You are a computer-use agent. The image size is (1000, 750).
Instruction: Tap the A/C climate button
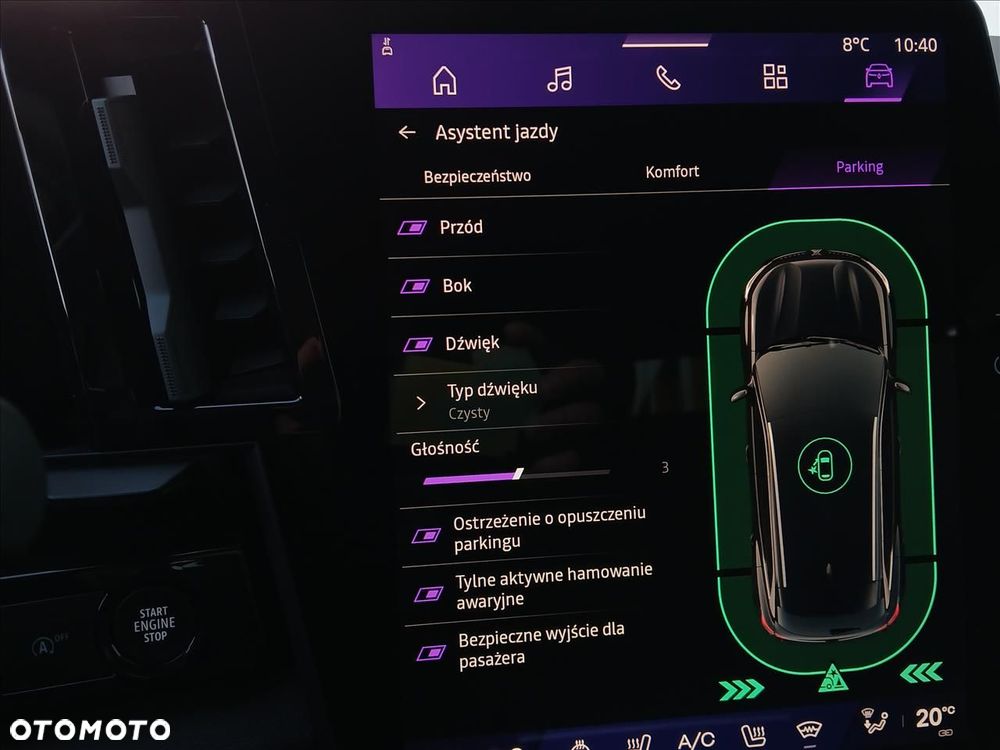696,740
